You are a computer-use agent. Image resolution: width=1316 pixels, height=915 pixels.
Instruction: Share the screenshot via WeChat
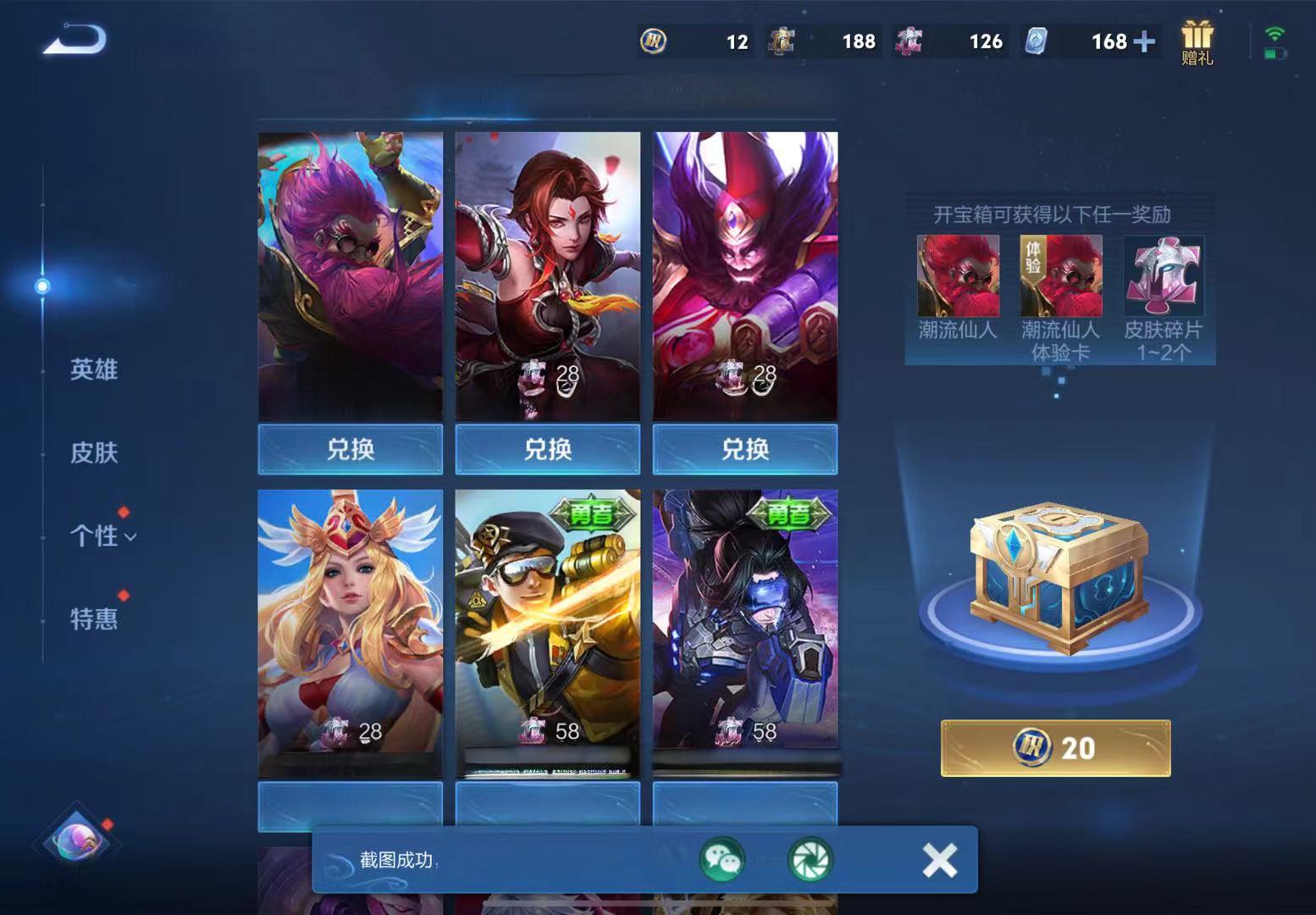[722, 860]
